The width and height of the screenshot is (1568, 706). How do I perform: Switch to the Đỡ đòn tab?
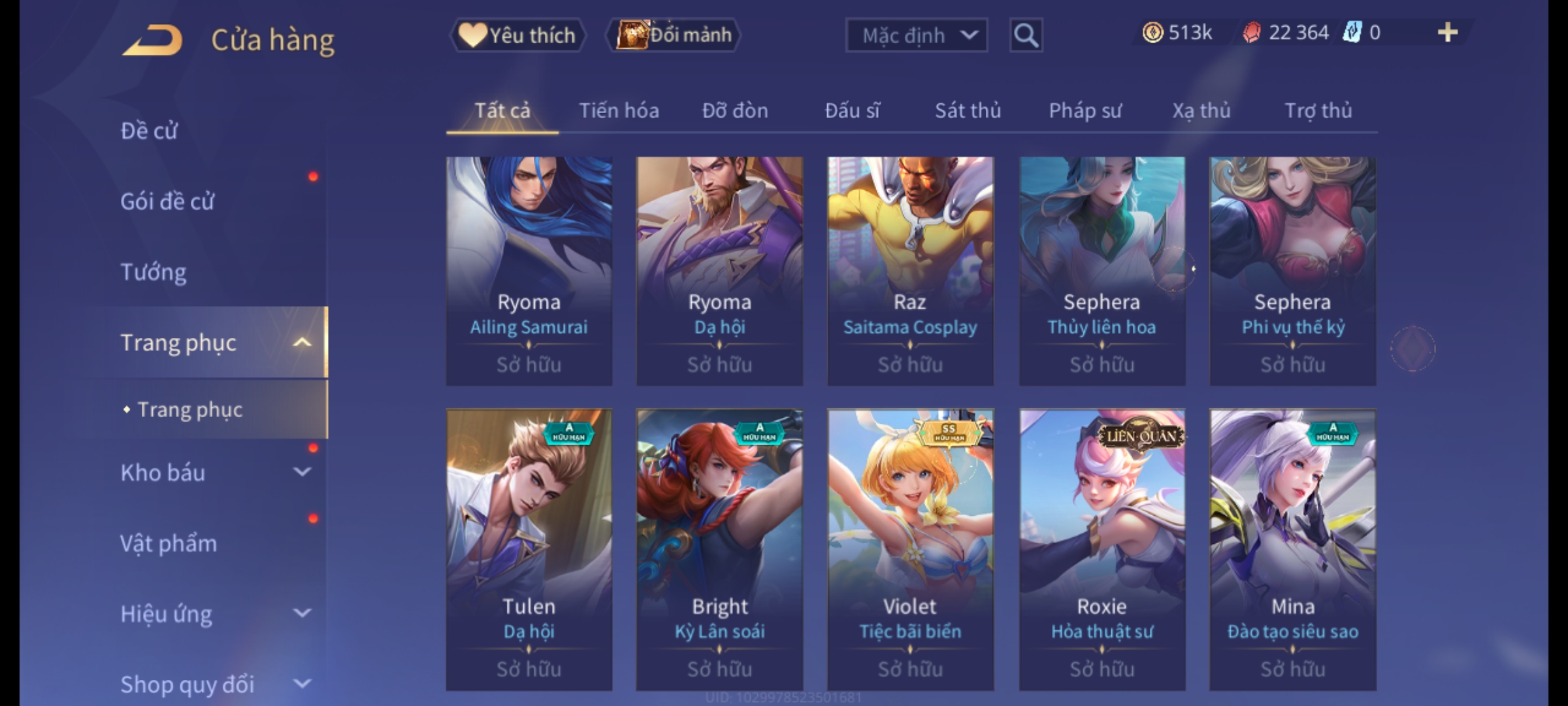coord(735,111)
